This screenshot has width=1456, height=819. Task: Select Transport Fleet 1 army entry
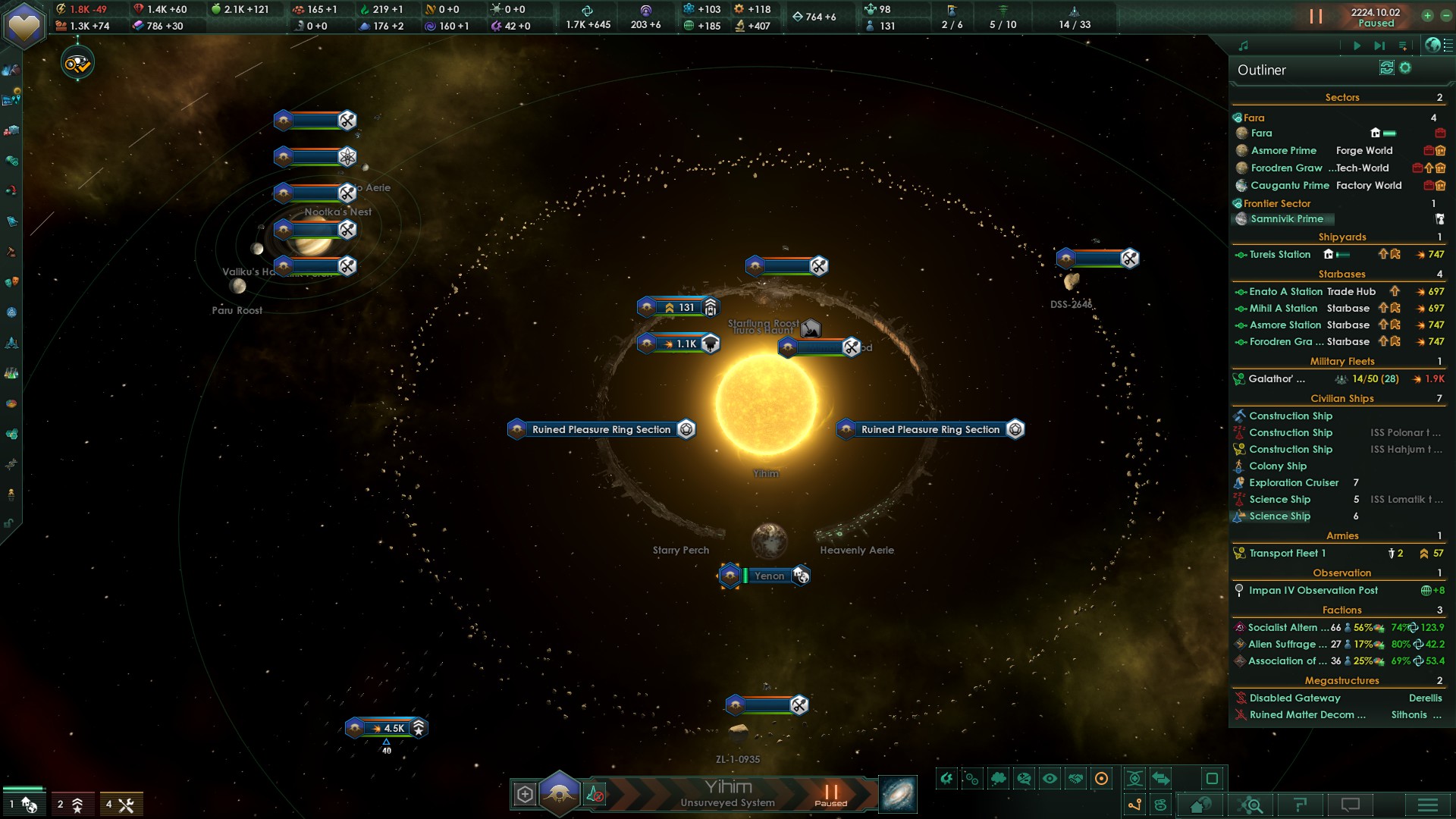[x=1287, y=553]
